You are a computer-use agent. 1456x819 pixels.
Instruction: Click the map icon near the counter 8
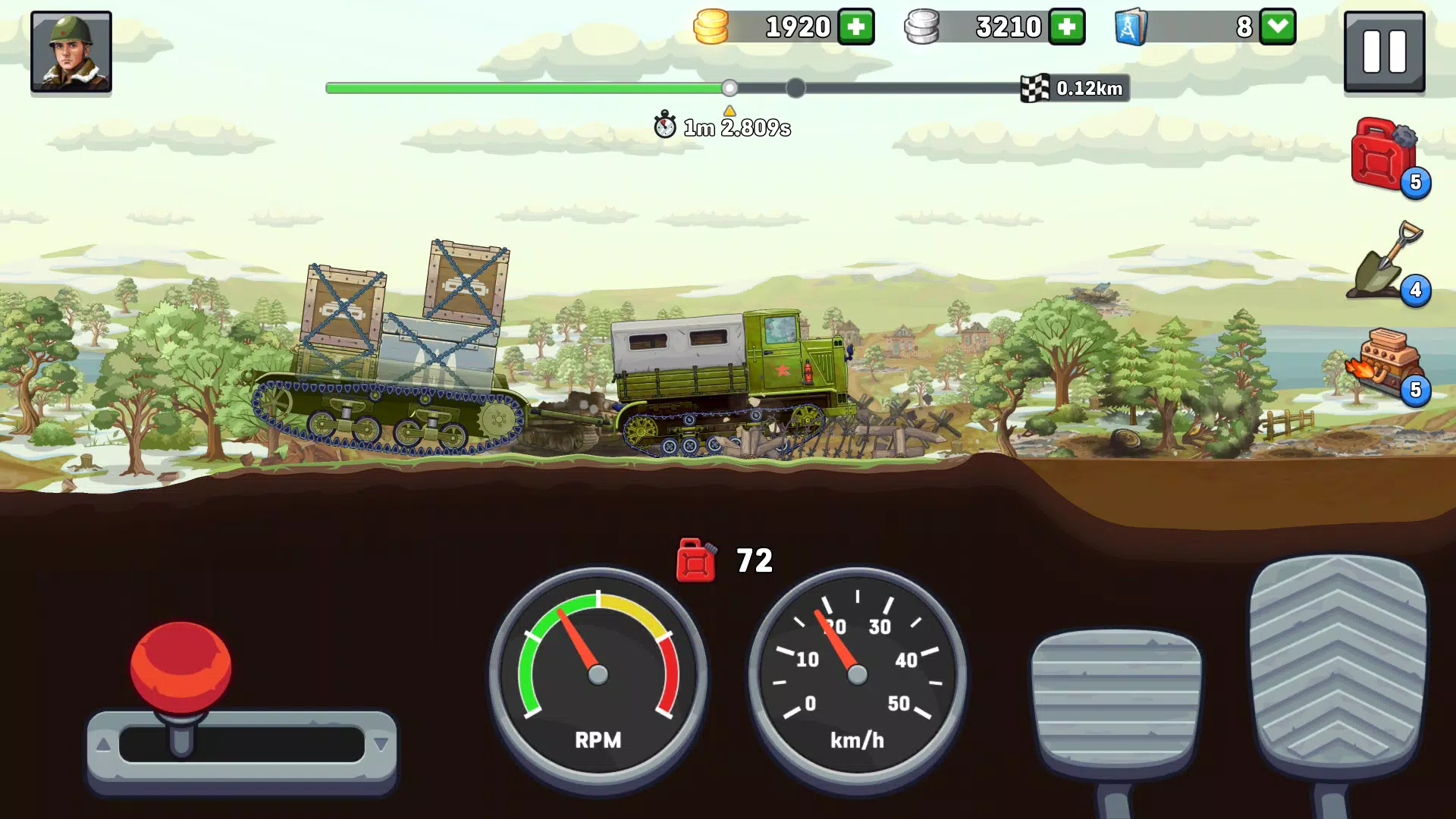coord(1131,27)
